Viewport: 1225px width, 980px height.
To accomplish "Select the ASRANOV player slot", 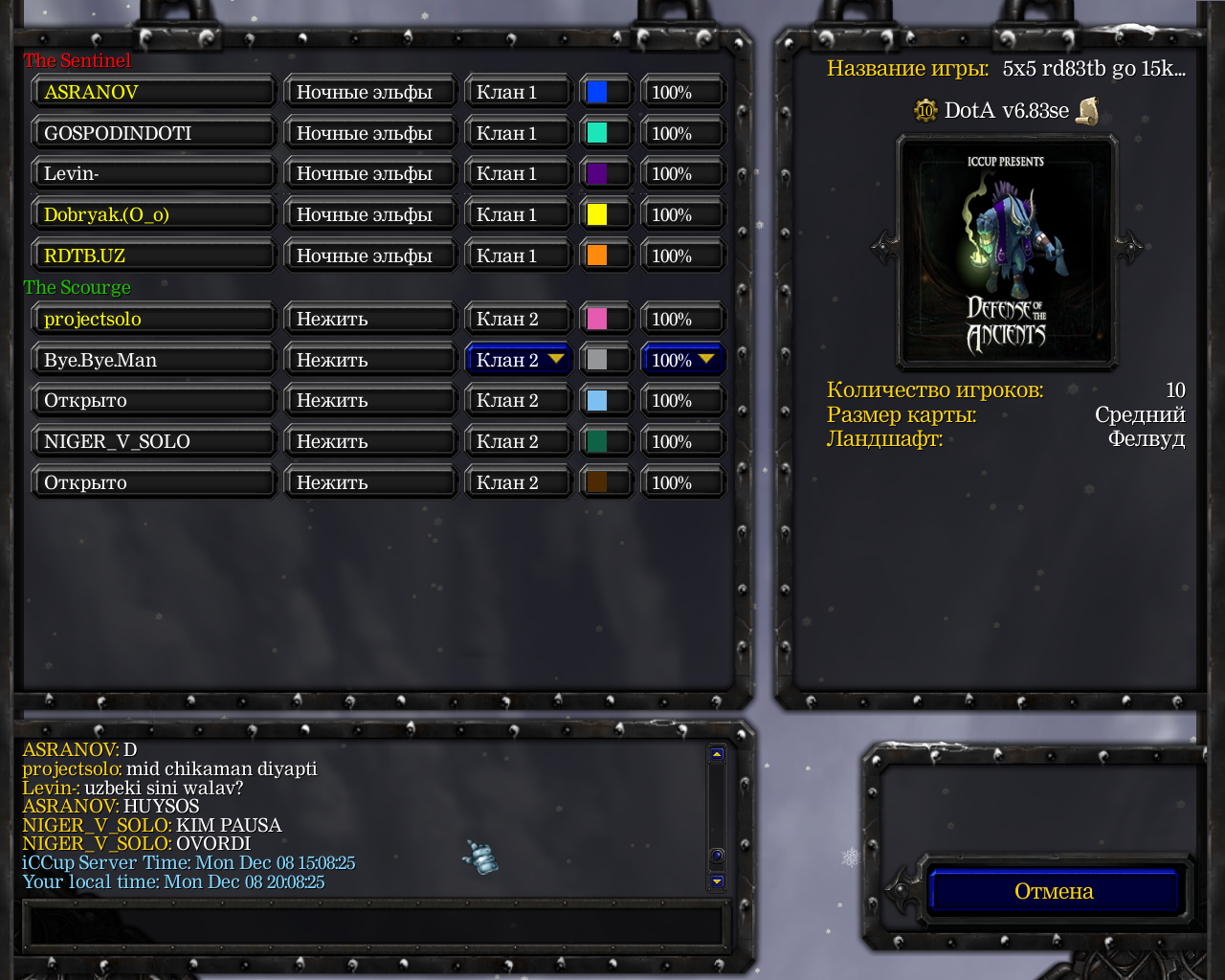I will tap(154, 92).
